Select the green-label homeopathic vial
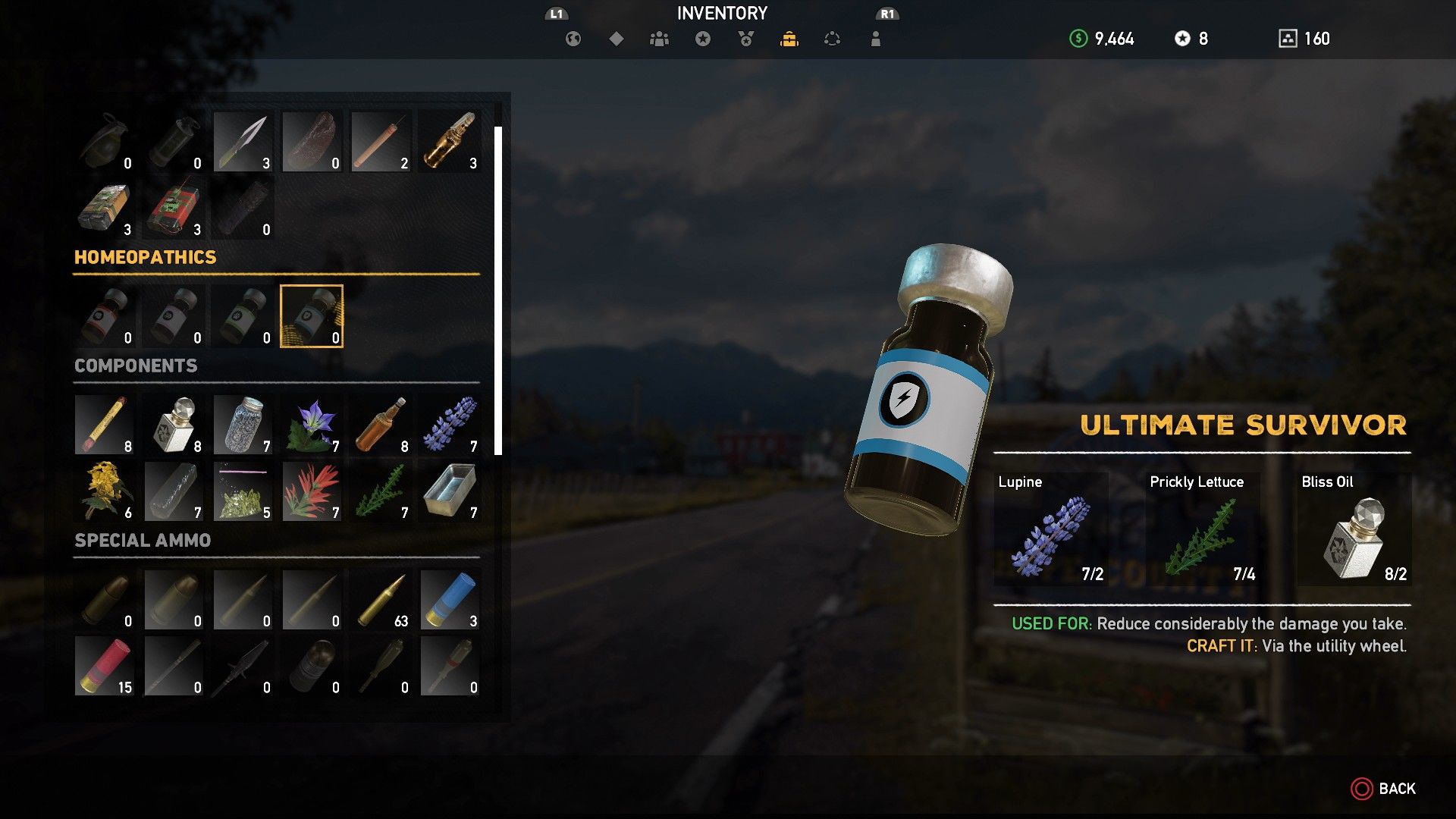The height and width of the screenshot is (819, 1456). pos(243,316)
